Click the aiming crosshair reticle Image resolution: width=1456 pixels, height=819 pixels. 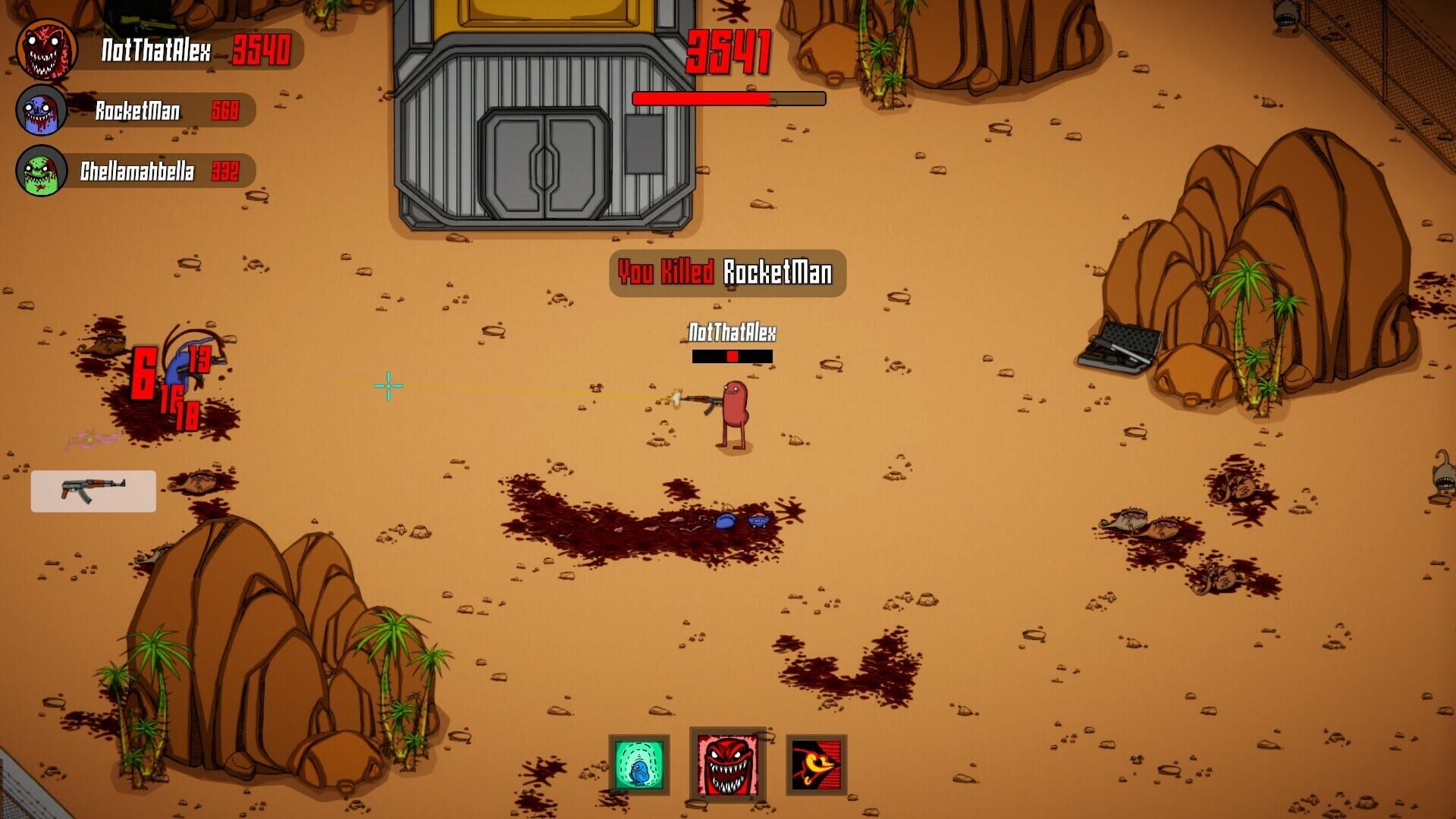tap(388, 386)
